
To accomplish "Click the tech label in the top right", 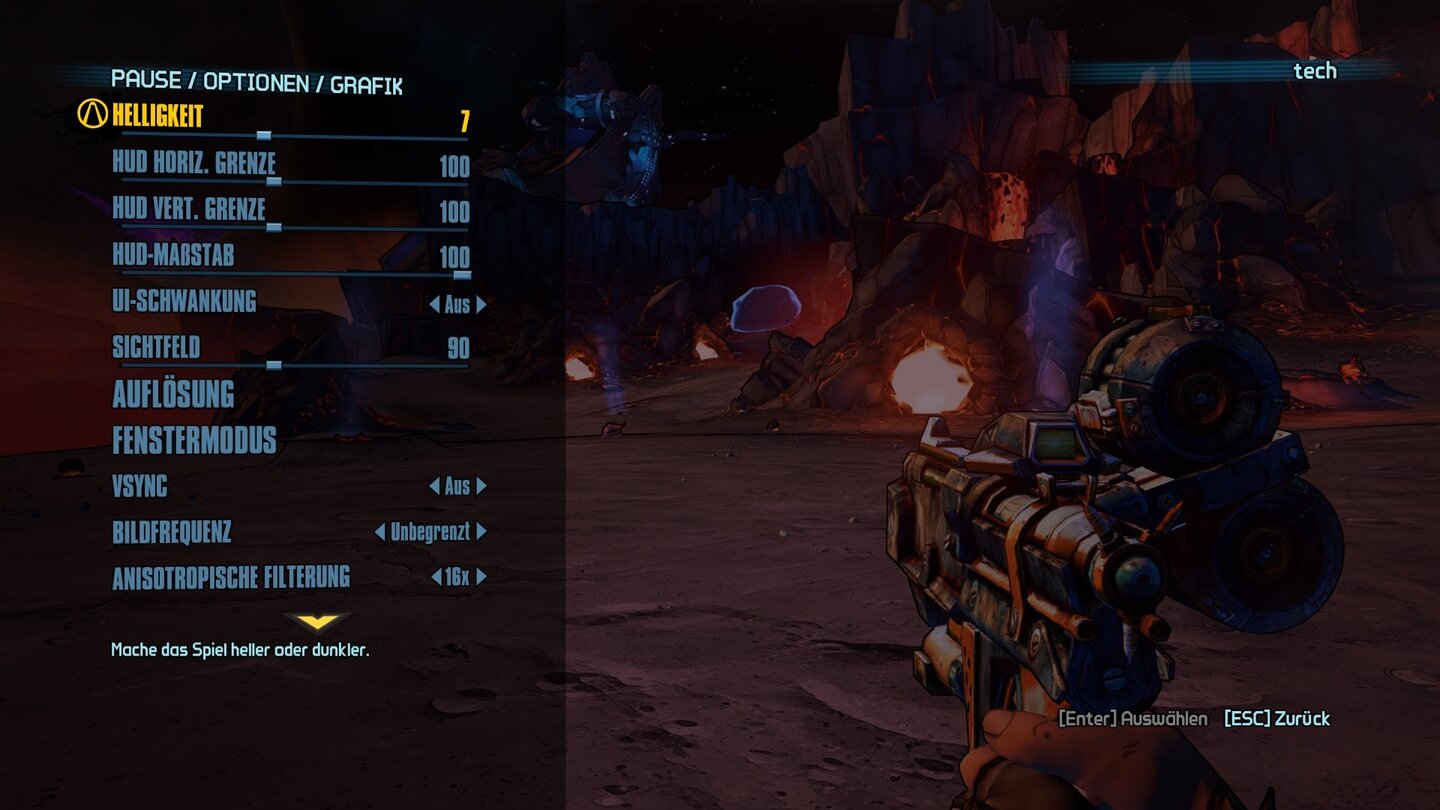I will coord(1316,71).
